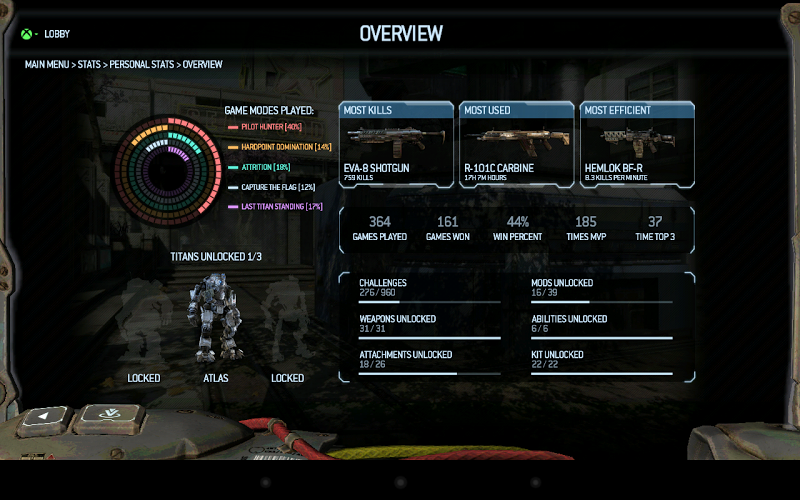Viewport: 800px width, 500px height.
Task: Return to Personal Stats in breadcrumb
Action: (x=142, y=64)
